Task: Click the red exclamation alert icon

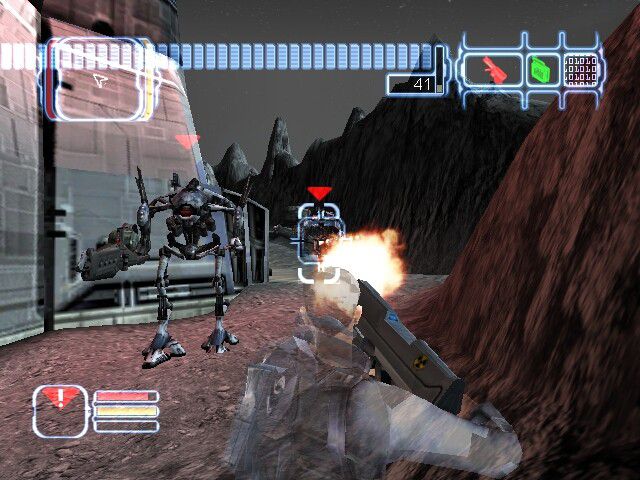Action: point(59,404)
